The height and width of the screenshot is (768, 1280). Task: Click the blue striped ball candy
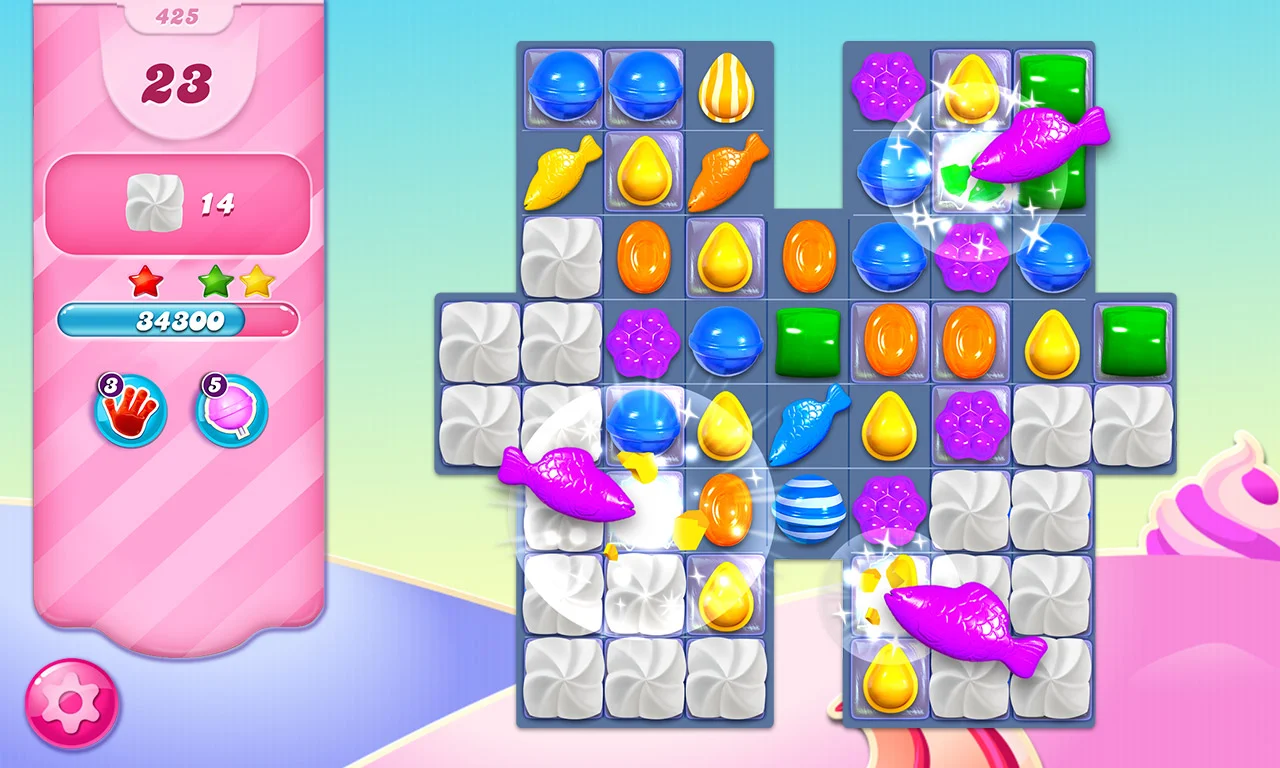click(810, 510)
